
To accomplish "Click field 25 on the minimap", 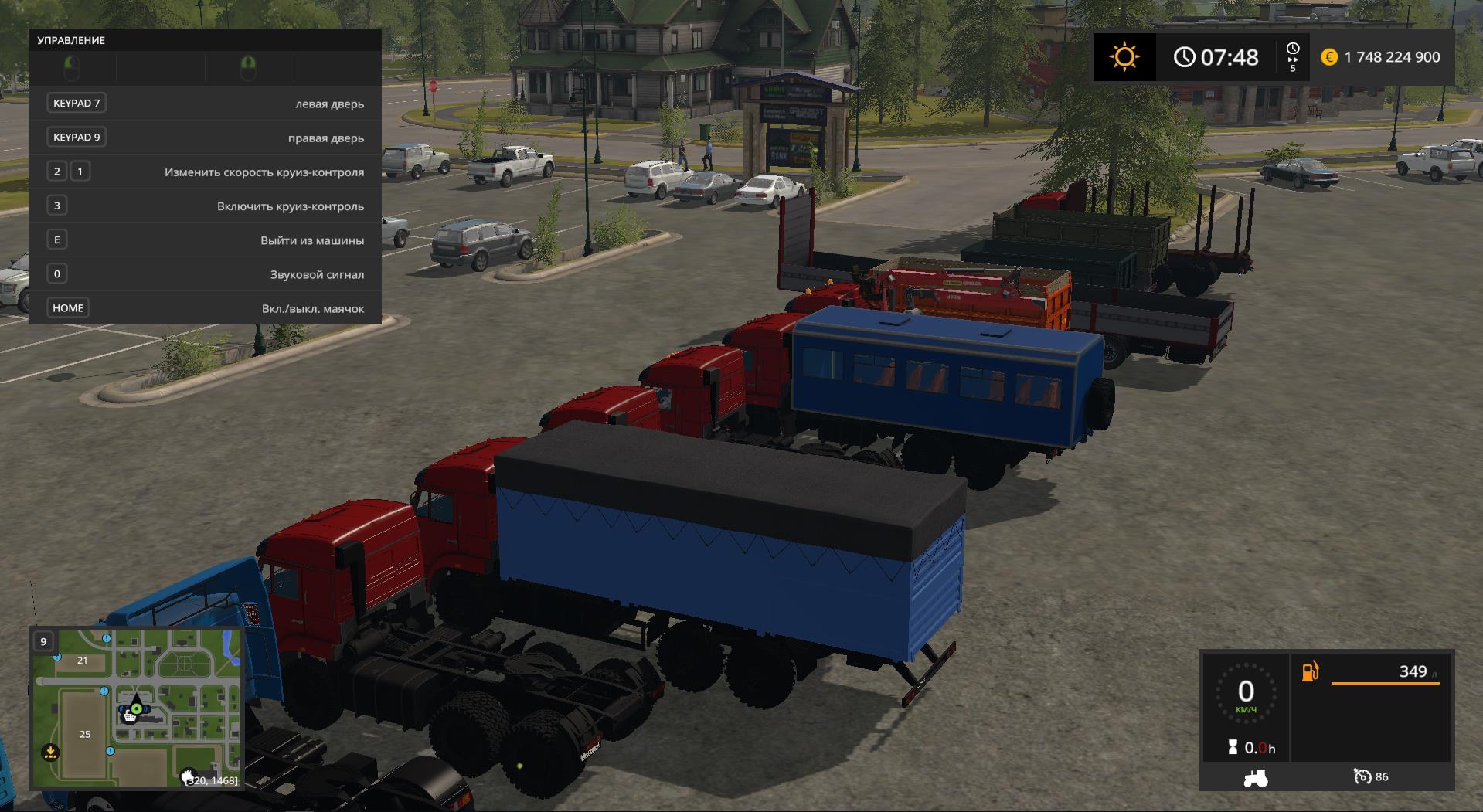I will (85, 734).
